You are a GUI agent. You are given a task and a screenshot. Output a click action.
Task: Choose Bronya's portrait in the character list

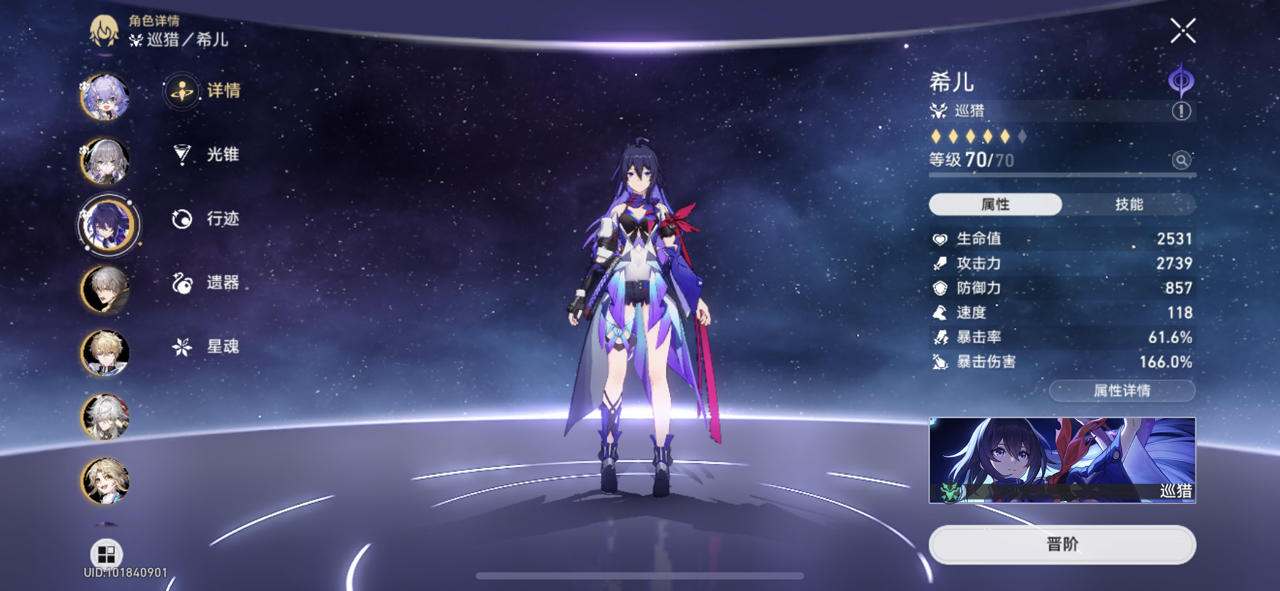point(105,160)
